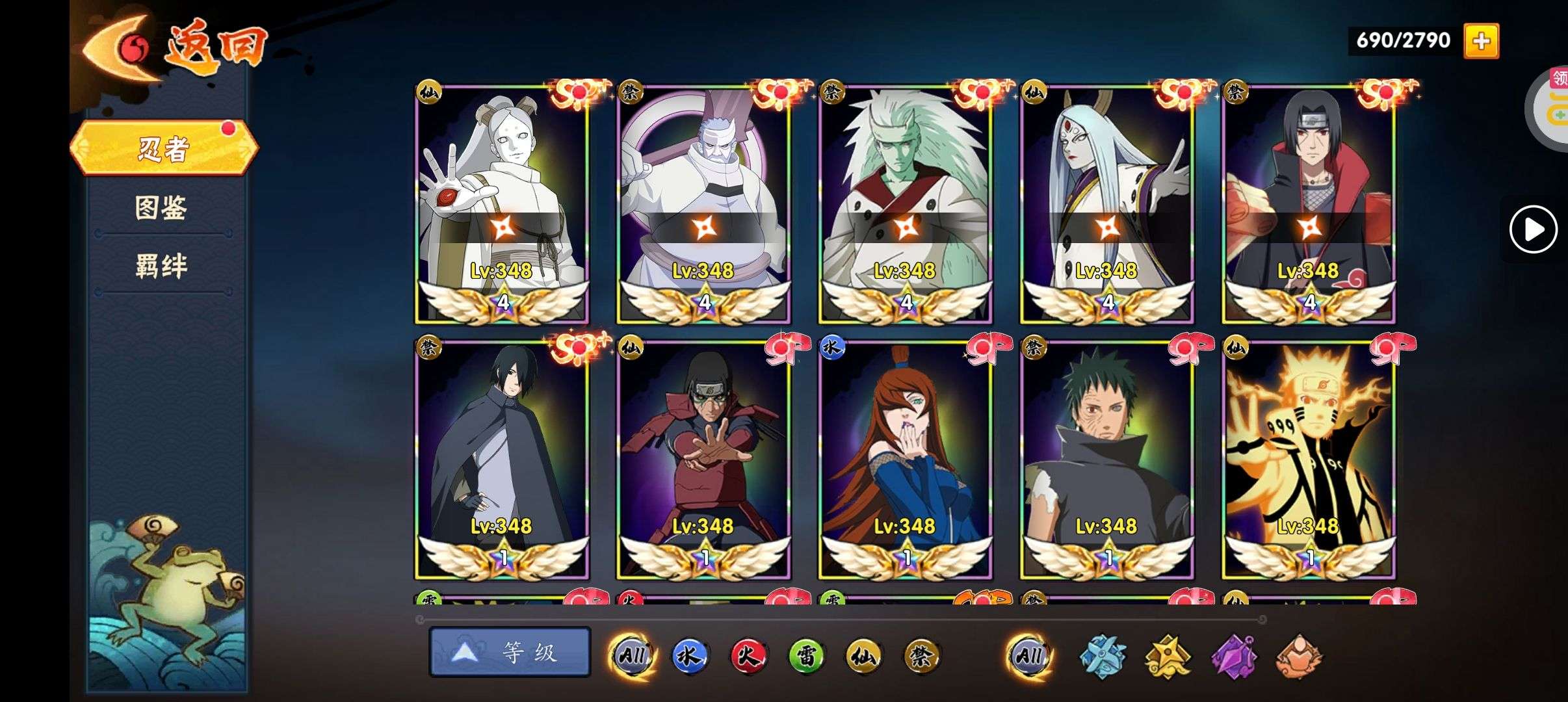The height and width of the screenshot is (702, 1568).
Task: Choose the gold shuriken class filter
Action: click(1168, 656)
